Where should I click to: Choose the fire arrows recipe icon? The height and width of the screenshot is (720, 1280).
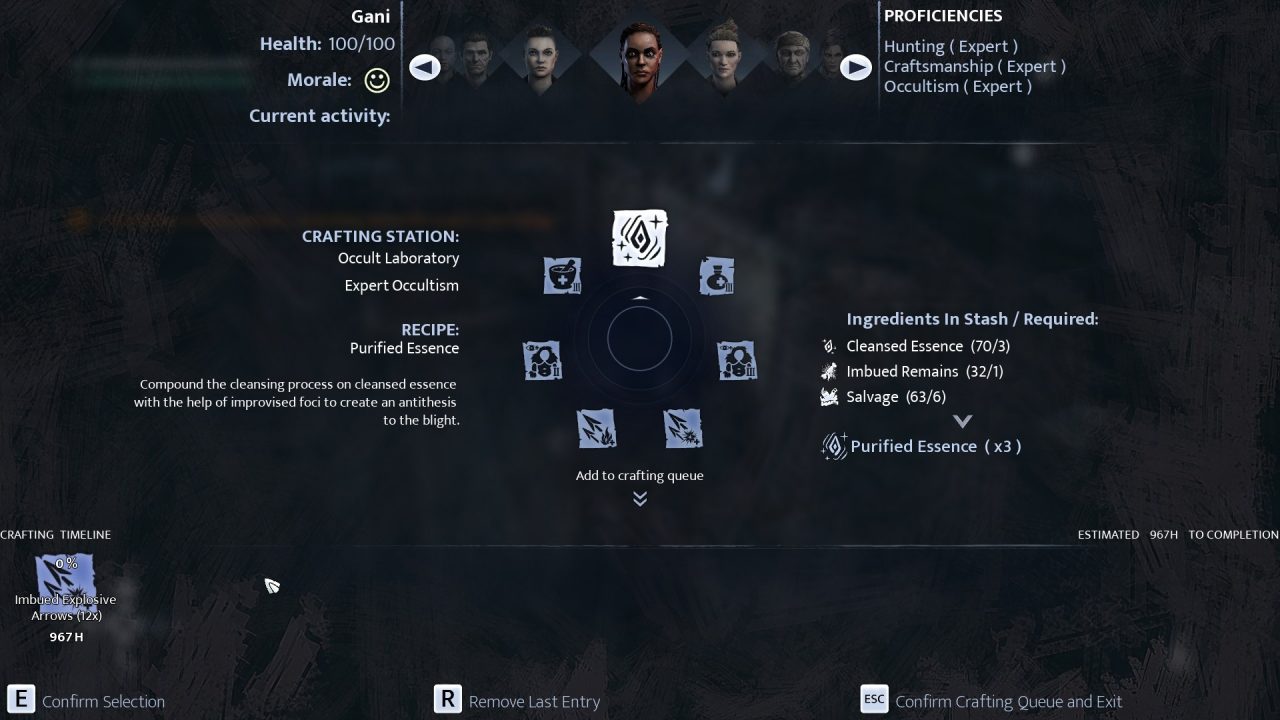(596, 429)
